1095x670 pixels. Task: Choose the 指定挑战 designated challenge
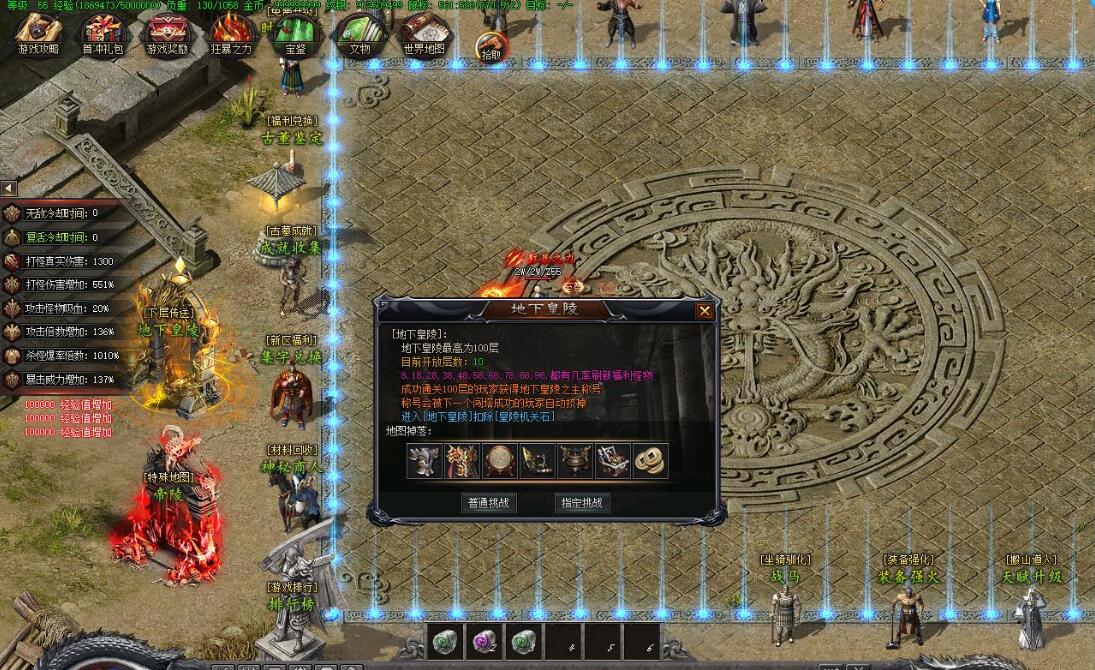(581, 503)
